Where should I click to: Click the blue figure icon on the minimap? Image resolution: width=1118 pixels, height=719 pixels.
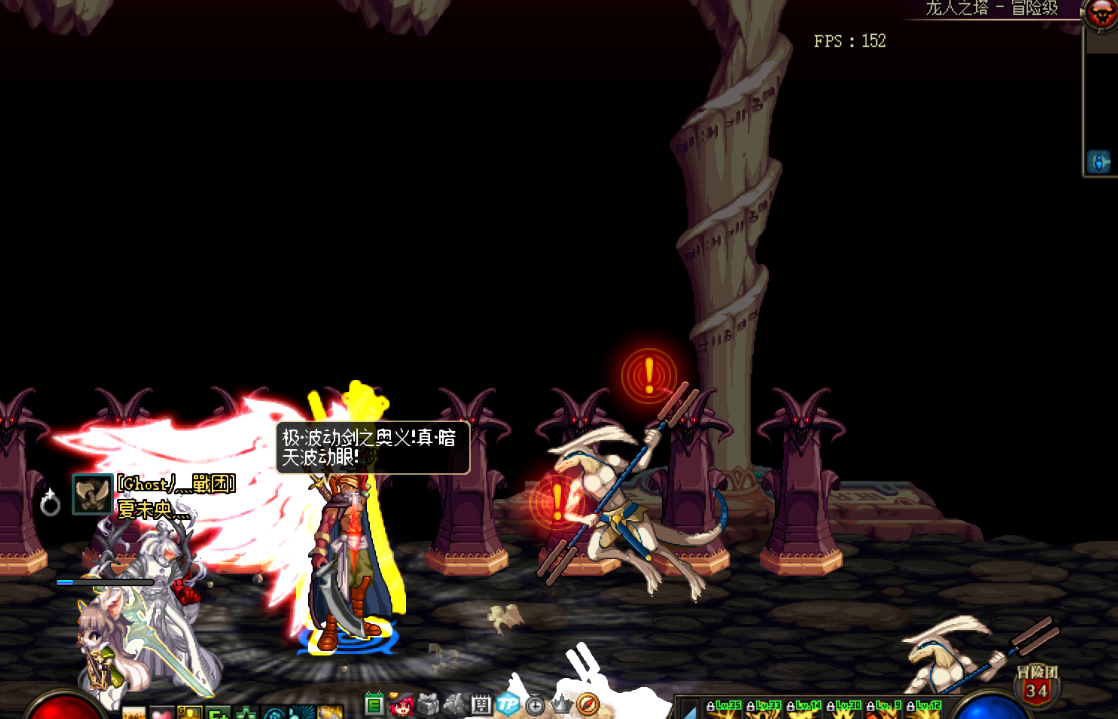click(x=1099, y=162)
